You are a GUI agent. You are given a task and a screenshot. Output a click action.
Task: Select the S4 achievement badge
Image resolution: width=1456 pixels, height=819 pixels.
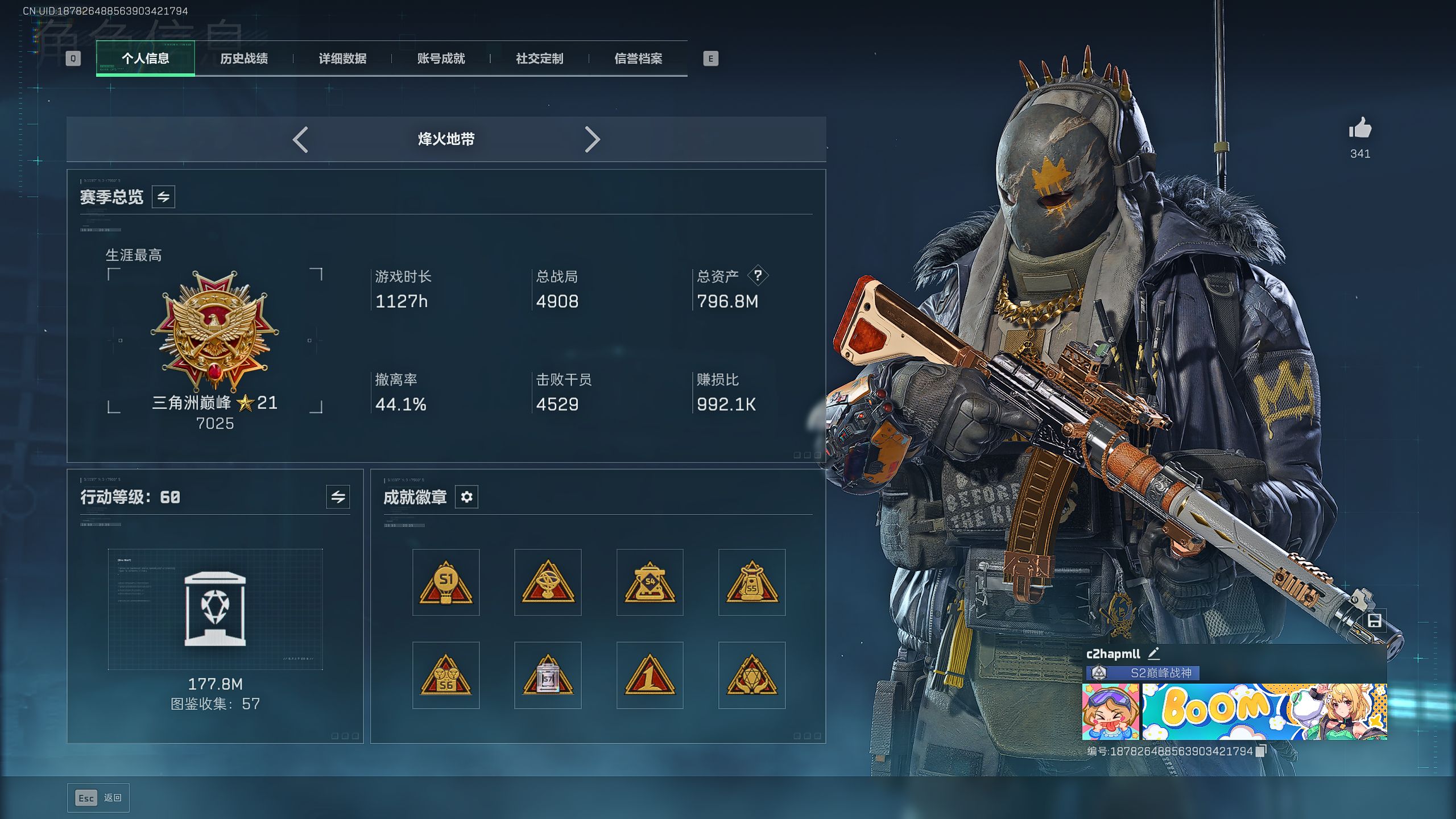pos(650,582)
